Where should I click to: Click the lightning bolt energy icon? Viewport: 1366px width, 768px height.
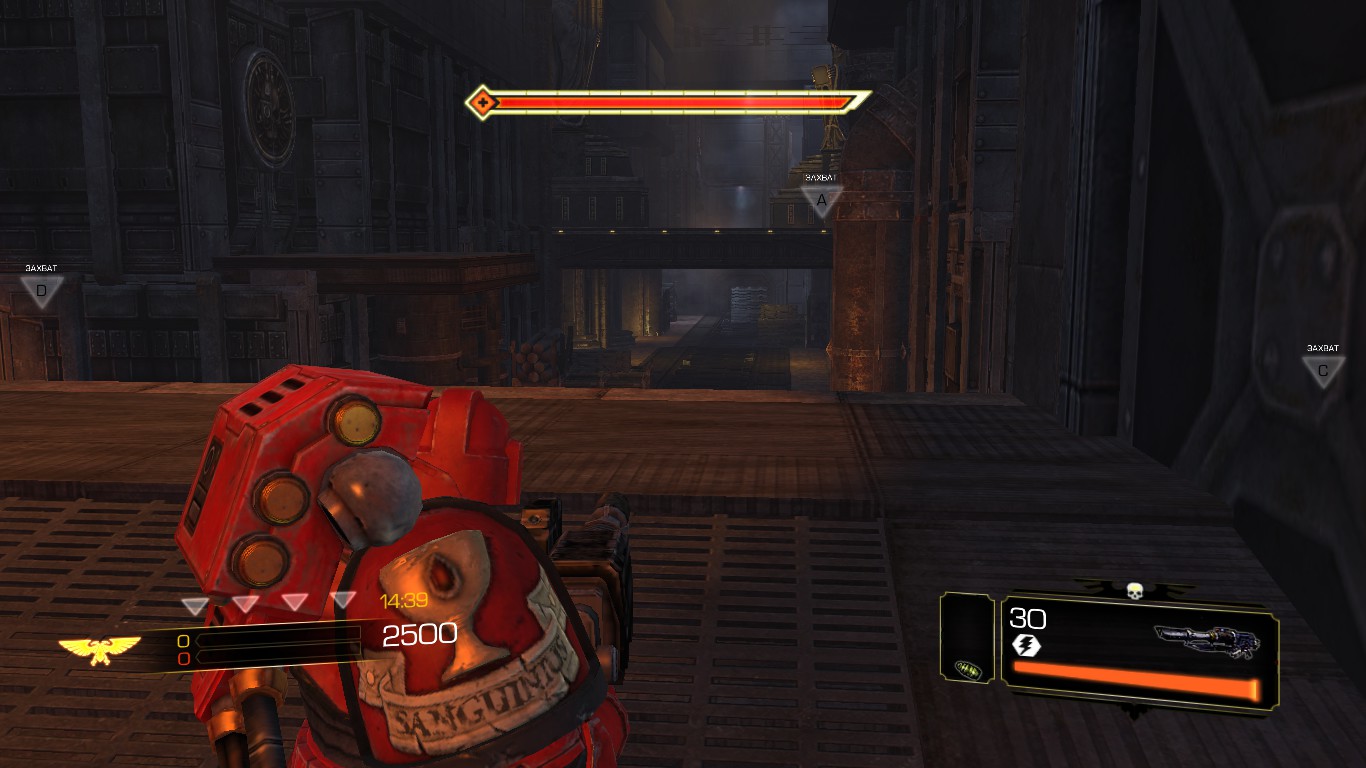click(1026, 646)
